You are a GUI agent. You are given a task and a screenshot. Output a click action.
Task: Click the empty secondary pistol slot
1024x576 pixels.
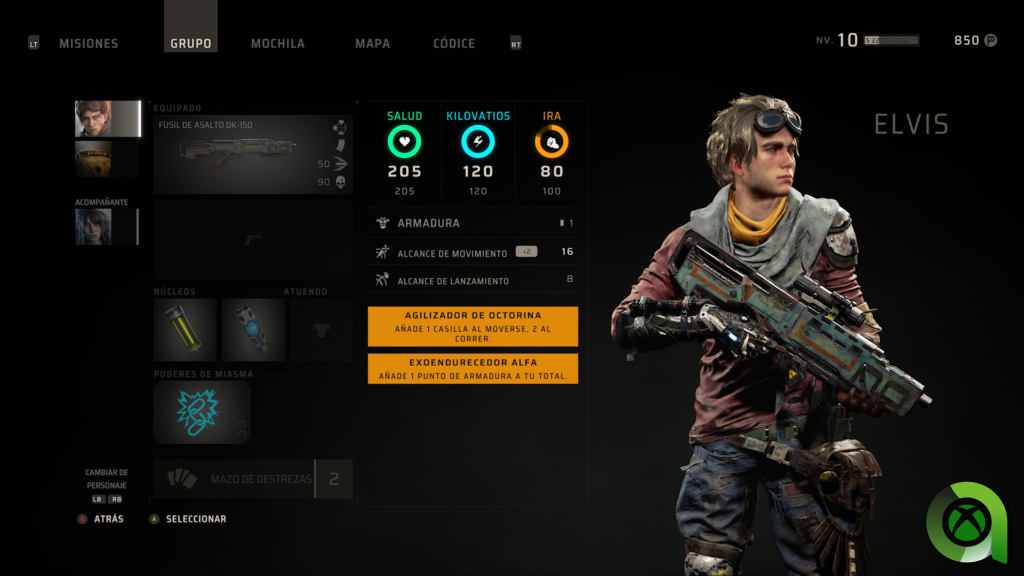click(x=253, y=239)
